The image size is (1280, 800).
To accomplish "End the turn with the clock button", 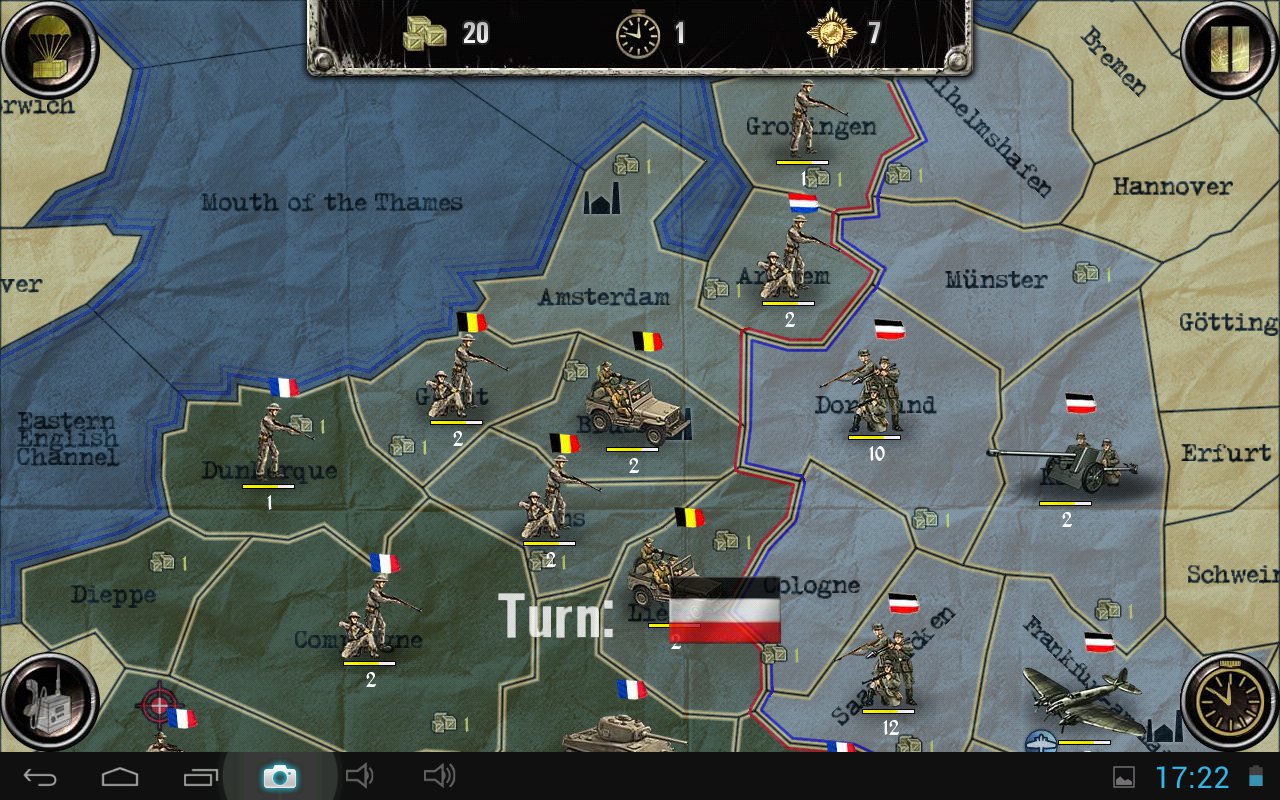I will (x=1230, y=702).
